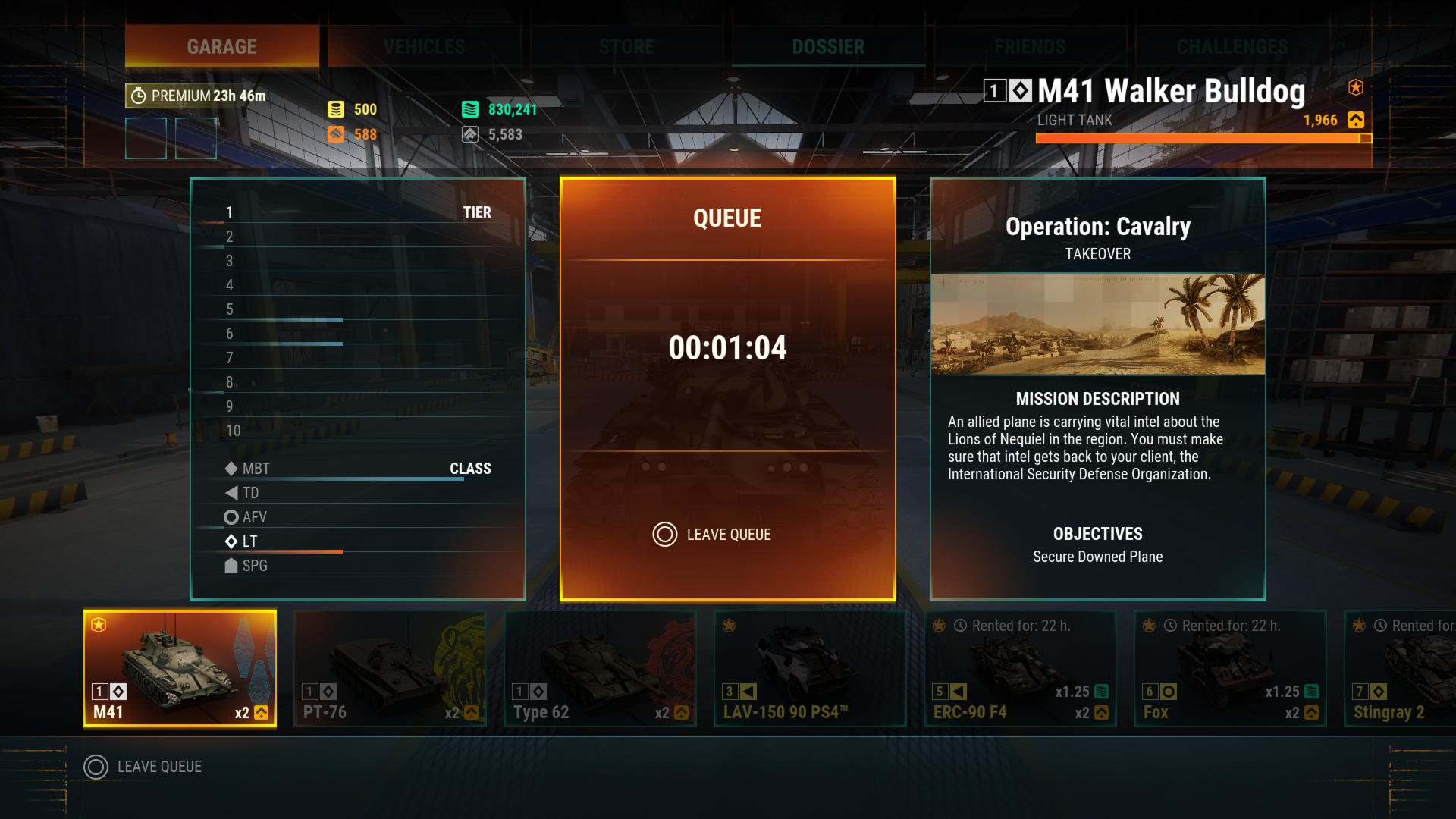Click the orange battle coins icon beside 588
This screenshot has height=819, width=1456.
(x=336, y=134)
